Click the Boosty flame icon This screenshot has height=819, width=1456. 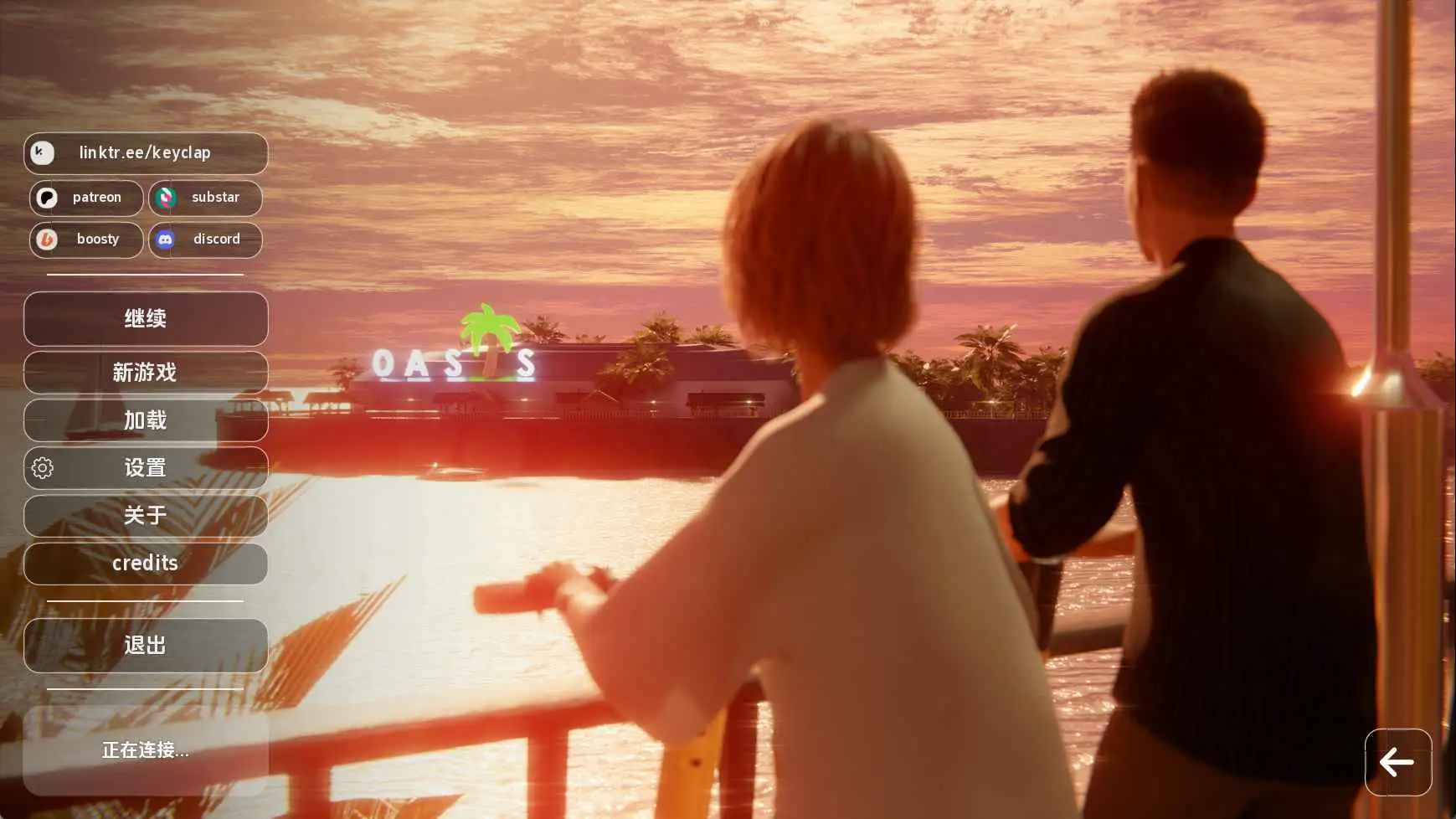coord(48,240)
